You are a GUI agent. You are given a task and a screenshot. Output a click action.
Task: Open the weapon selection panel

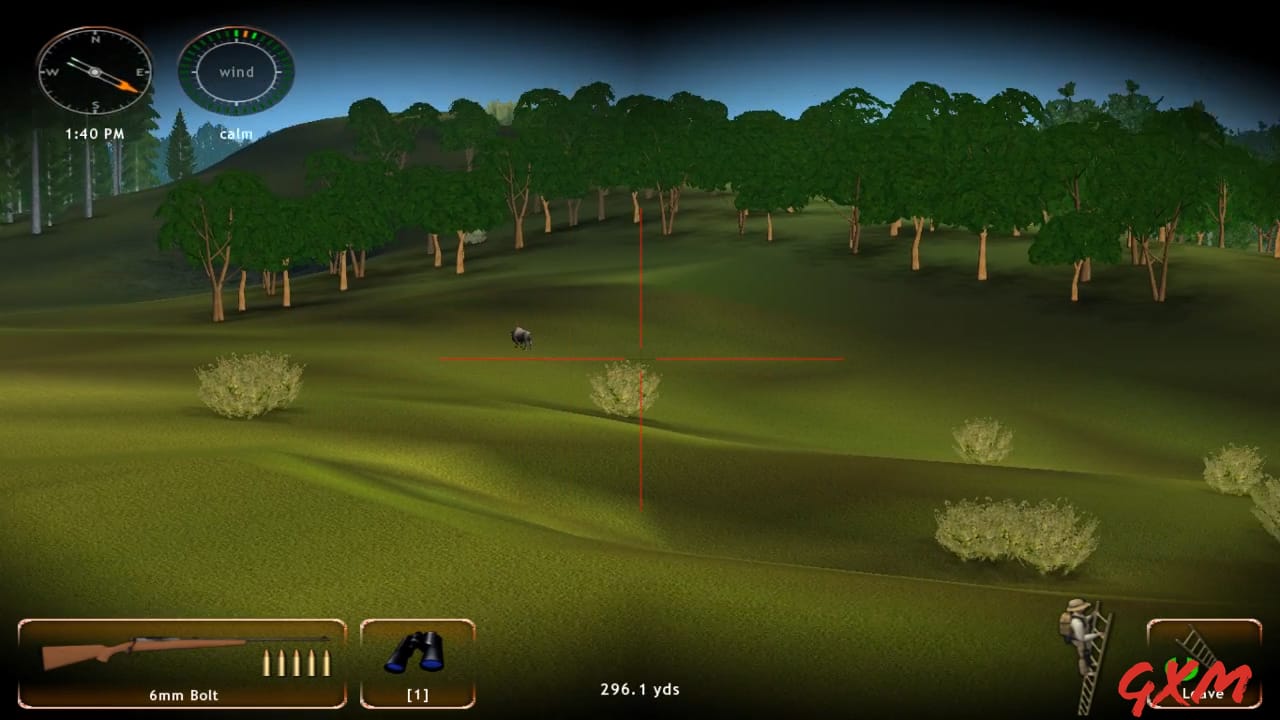pyautogui.click(x=180, y=660)
